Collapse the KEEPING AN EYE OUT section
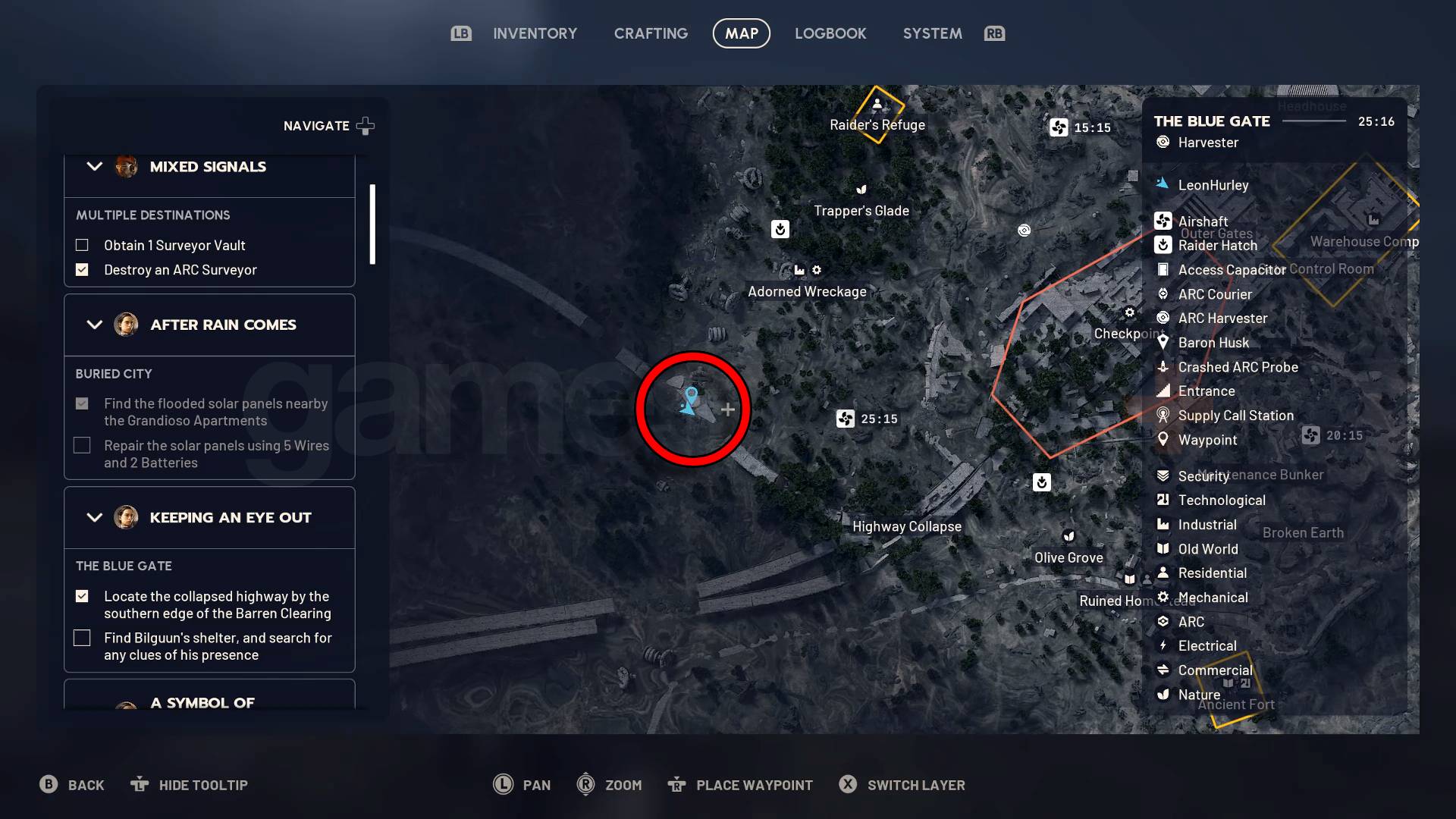This screenshot has height=819, width=1456. [x=94, y=517]
